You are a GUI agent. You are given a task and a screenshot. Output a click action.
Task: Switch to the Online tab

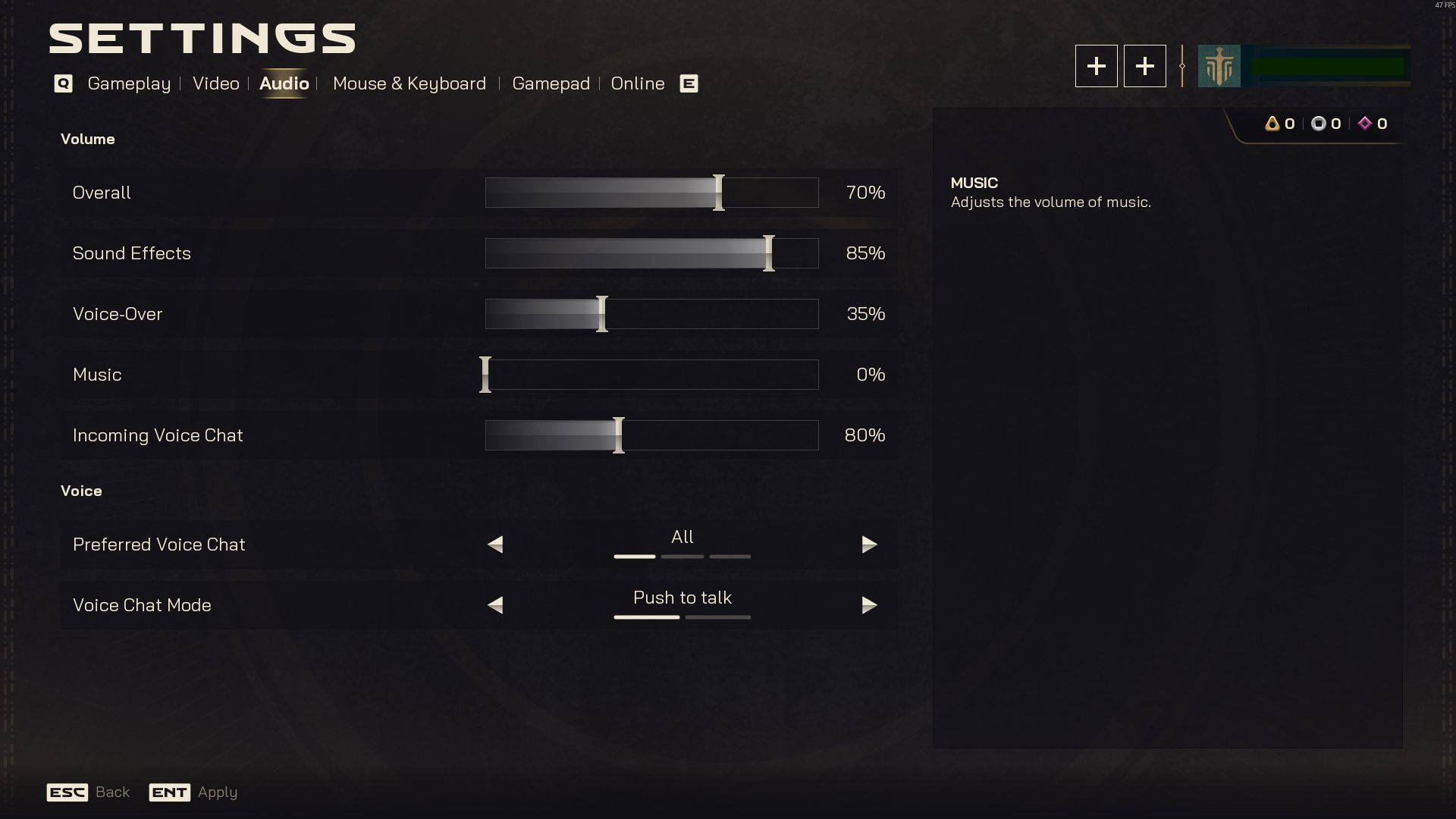pyautogui.click(x=637, y=83)
